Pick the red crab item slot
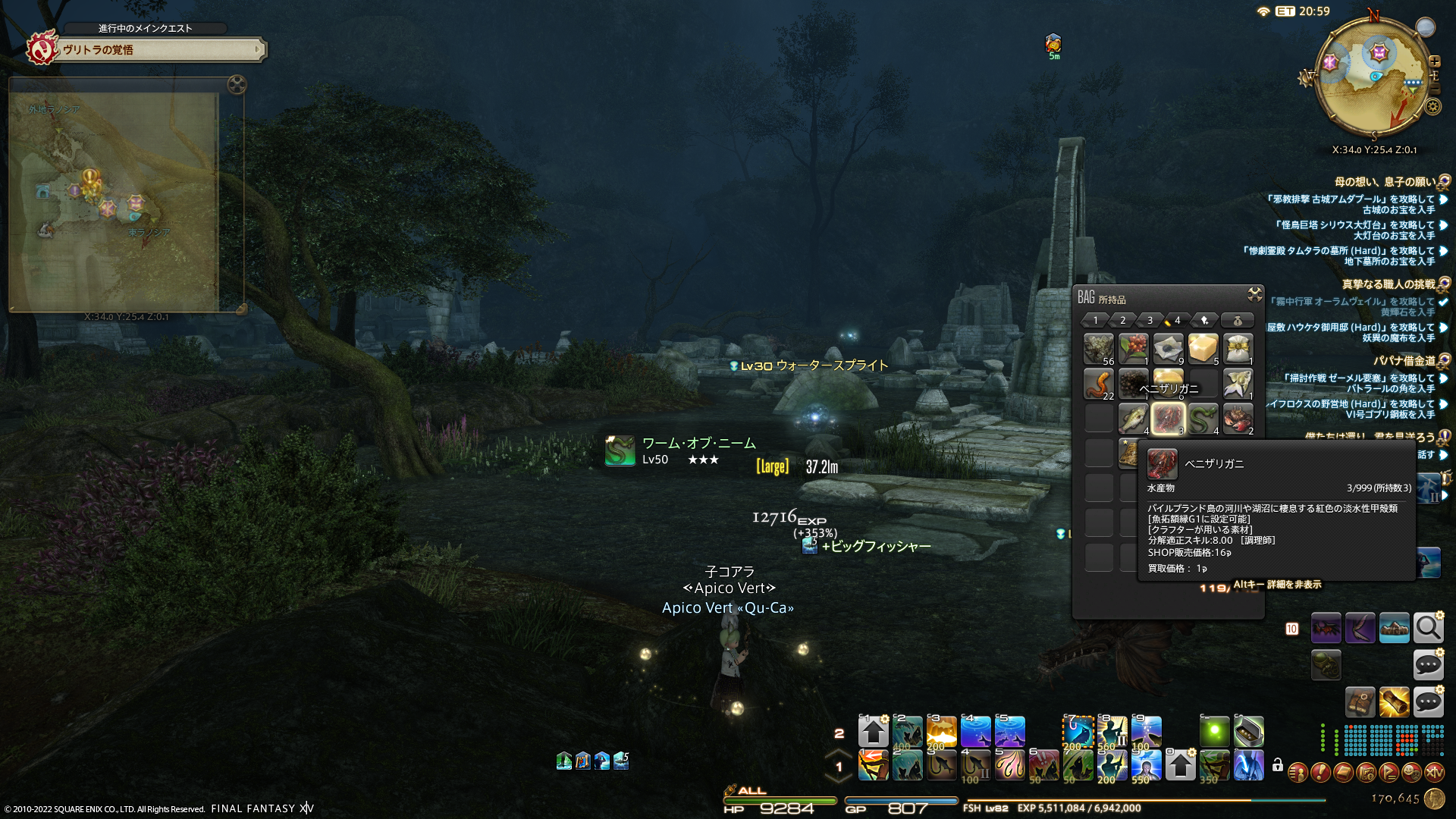This screenshot has width=1456, height=819. coord(1238,419)
